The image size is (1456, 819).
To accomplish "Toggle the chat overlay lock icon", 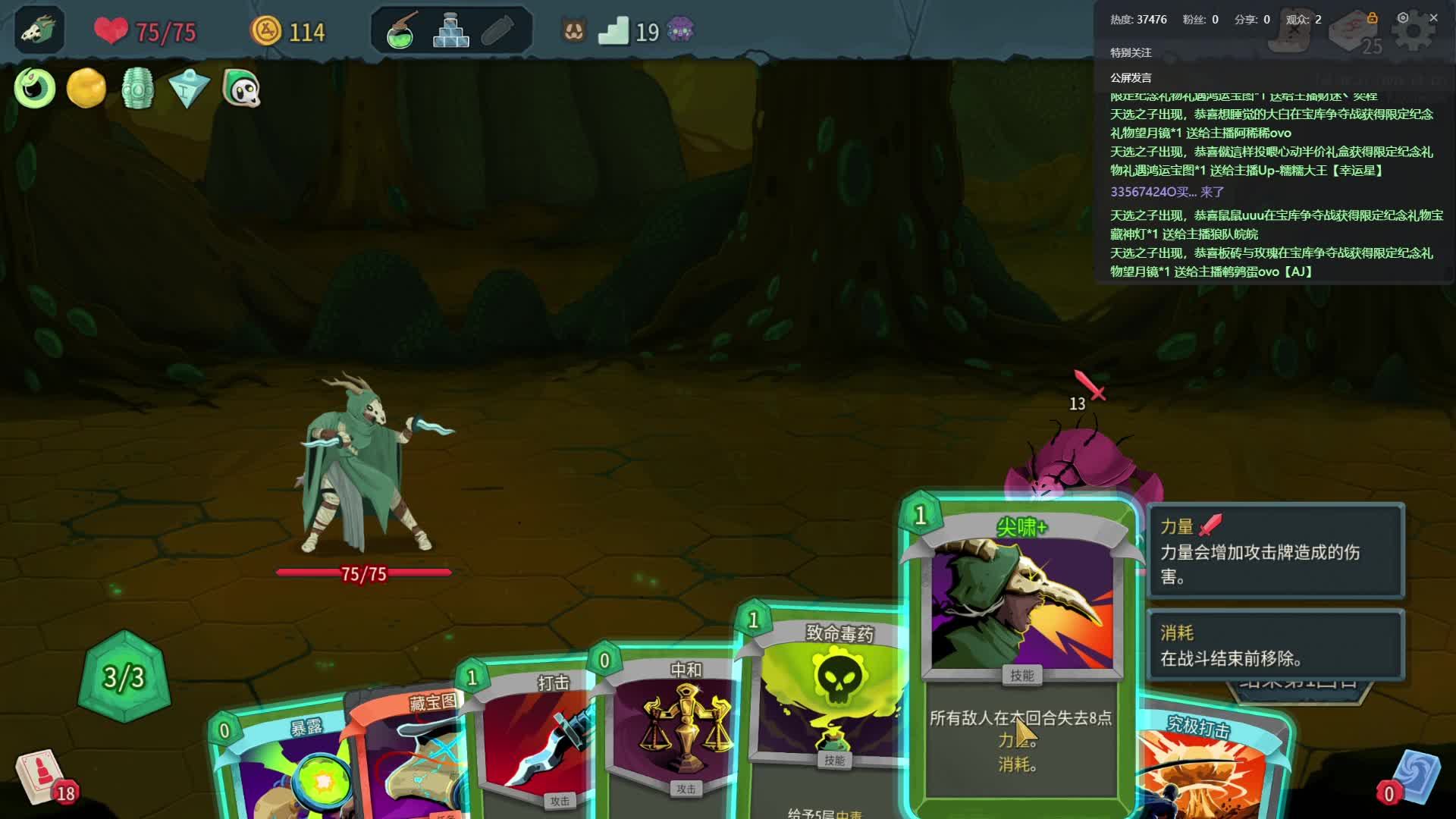I will click(x=1372, y=17).
